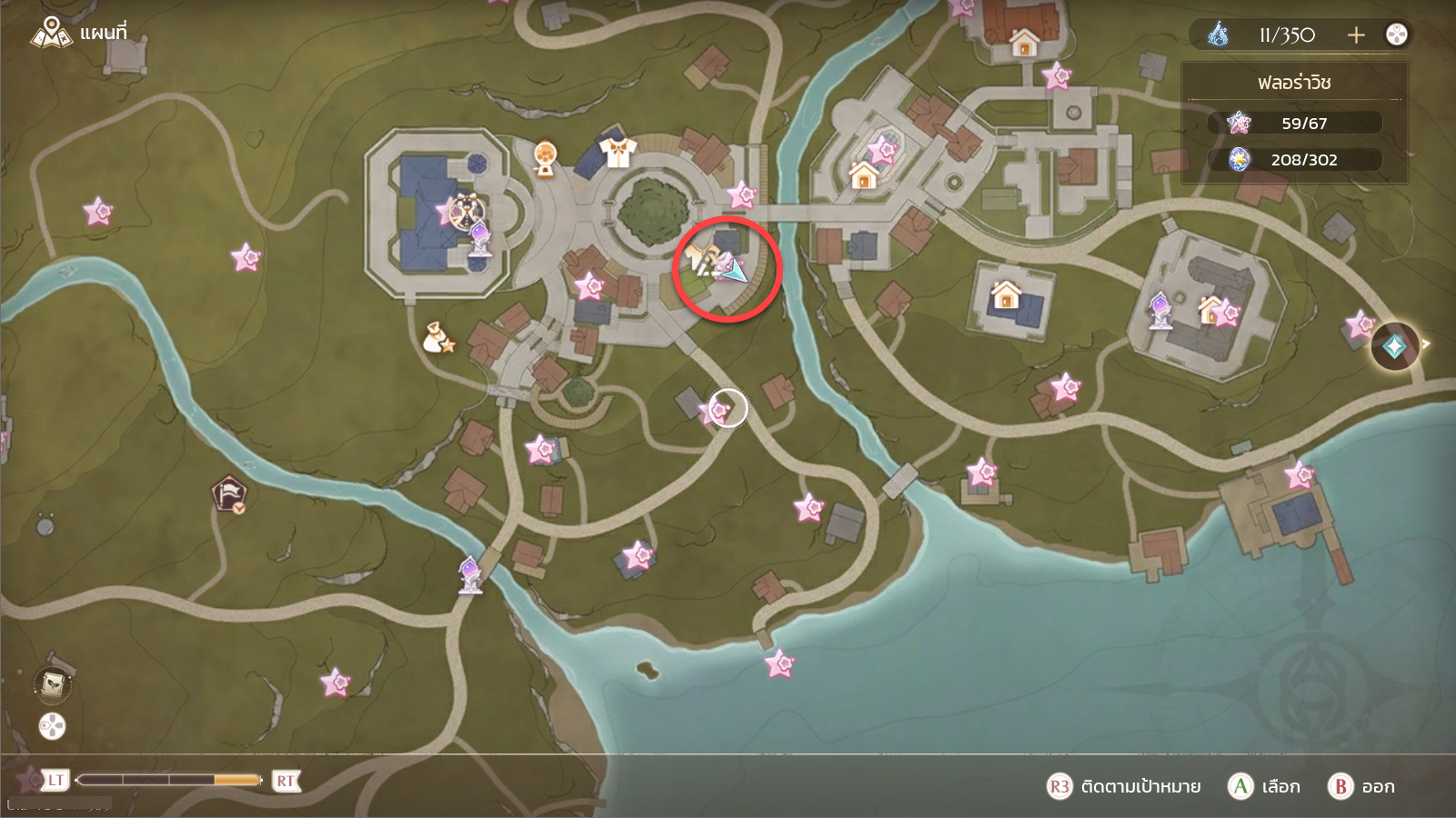This screenshot has width=1456, height=818.
Task: Select the clothing store shirt marker
Action: (617, 152)
